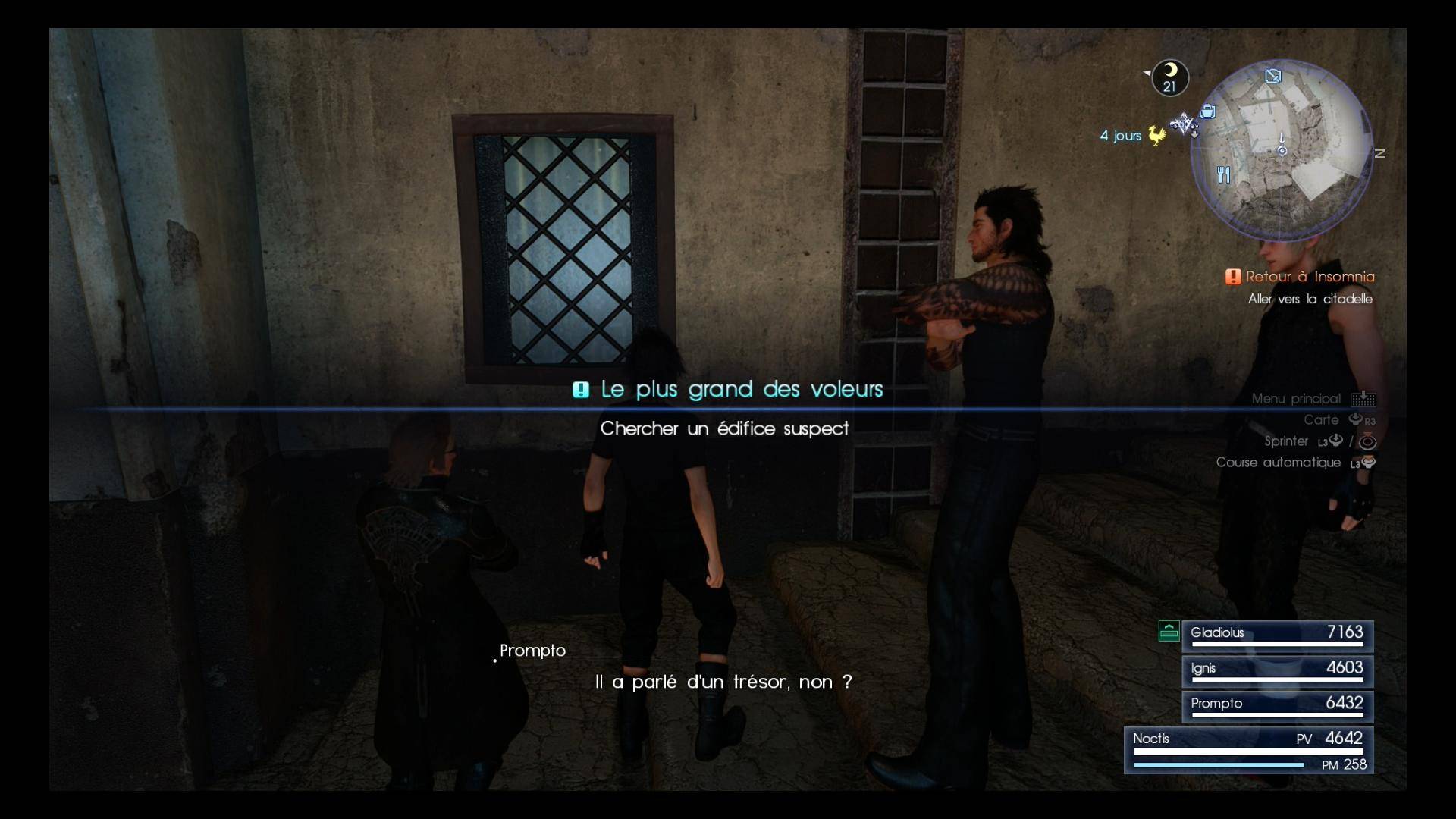
Task: Click the yellow chocobo rental icon
Action: click(x=1156, y=136)
